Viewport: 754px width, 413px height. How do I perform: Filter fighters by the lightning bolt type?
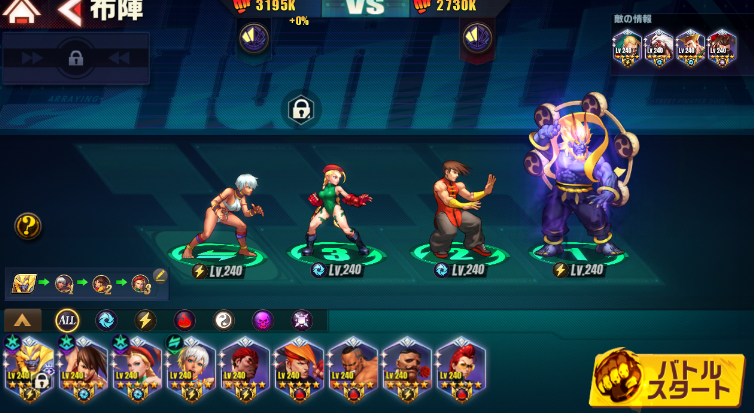coord(145,320)
